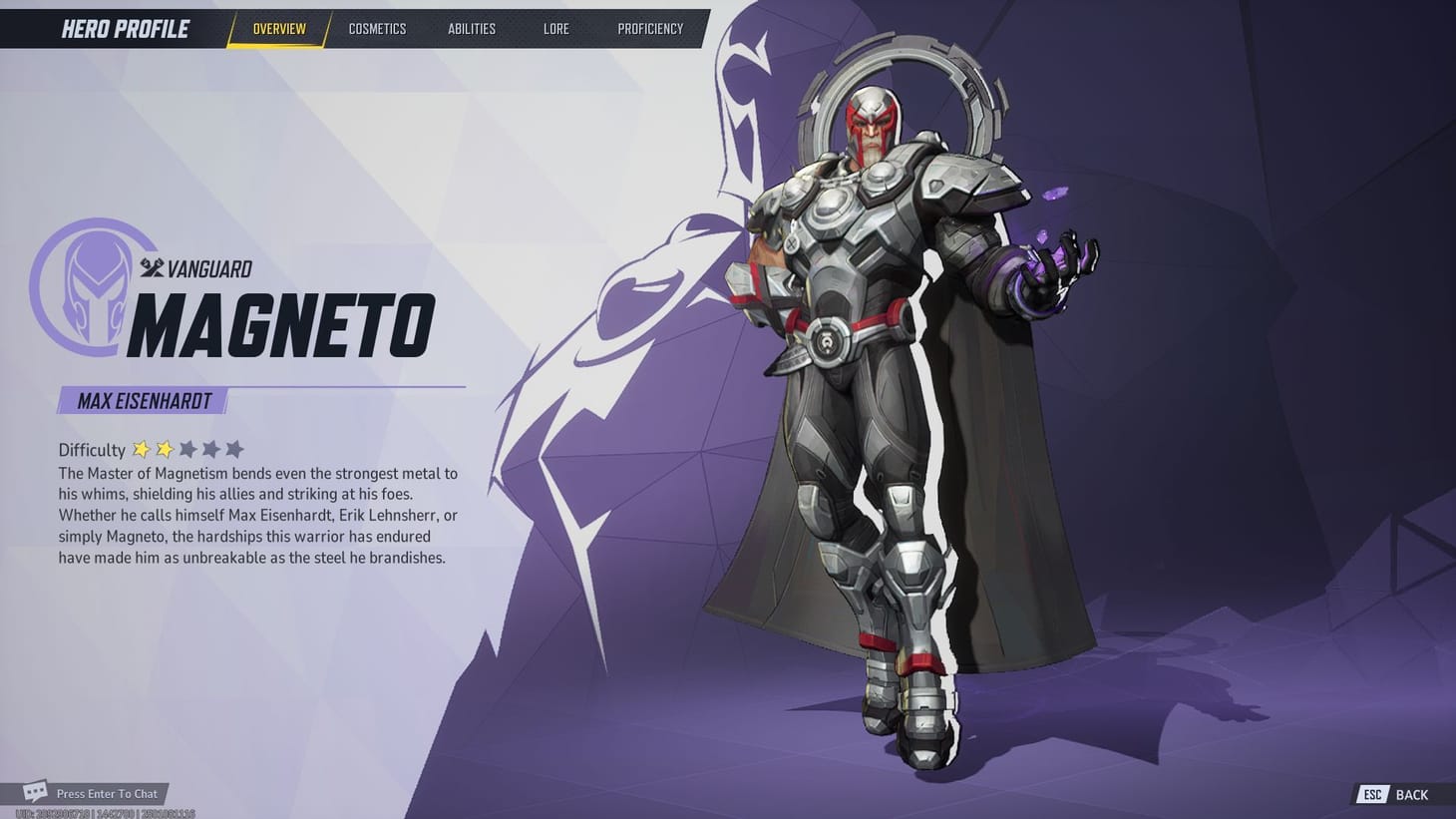Click the first yellow difficulty star
The image size is (1456, 819).
[x=143, y=449]
